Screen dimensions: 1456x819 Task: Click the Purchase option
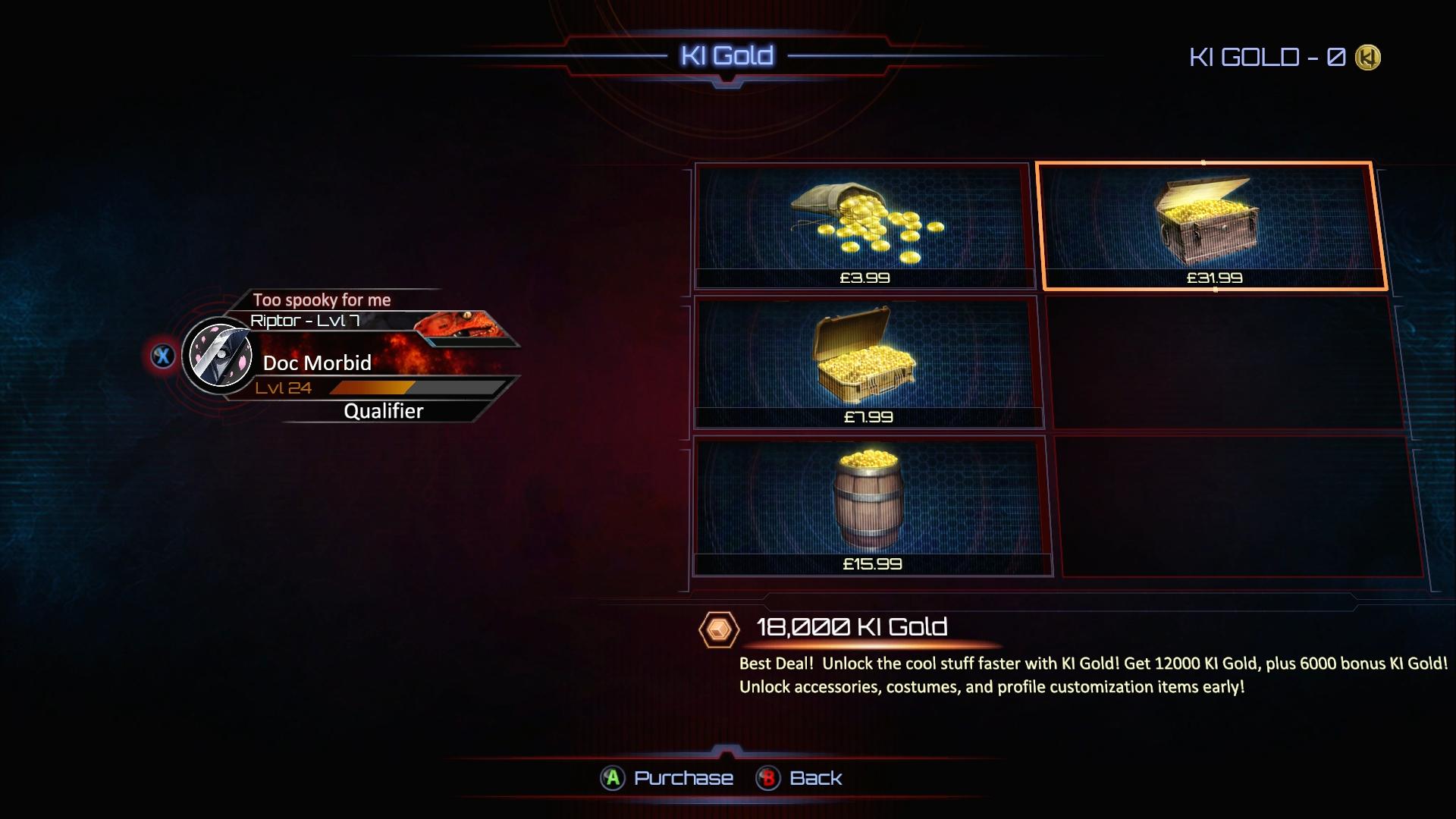tap(667, 778)
